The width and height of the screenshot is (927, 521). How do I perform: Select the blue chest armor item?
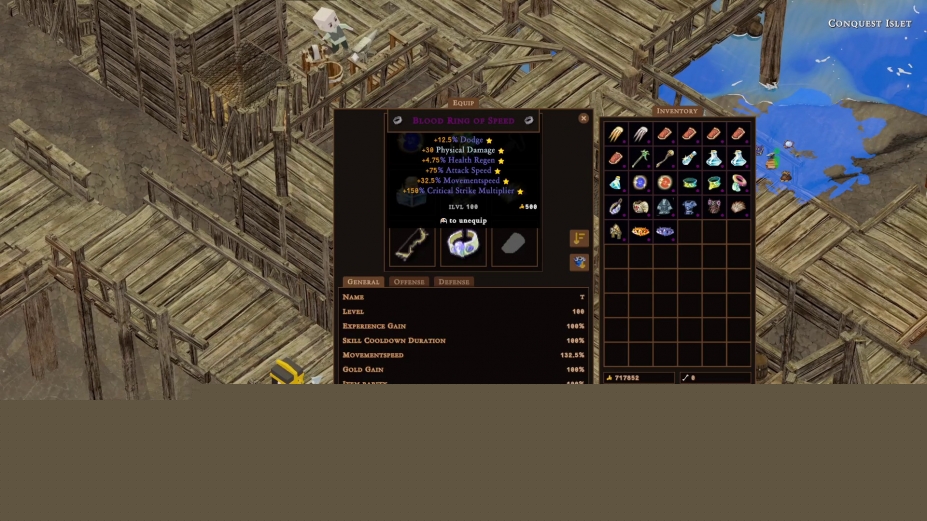pos(689,207)
